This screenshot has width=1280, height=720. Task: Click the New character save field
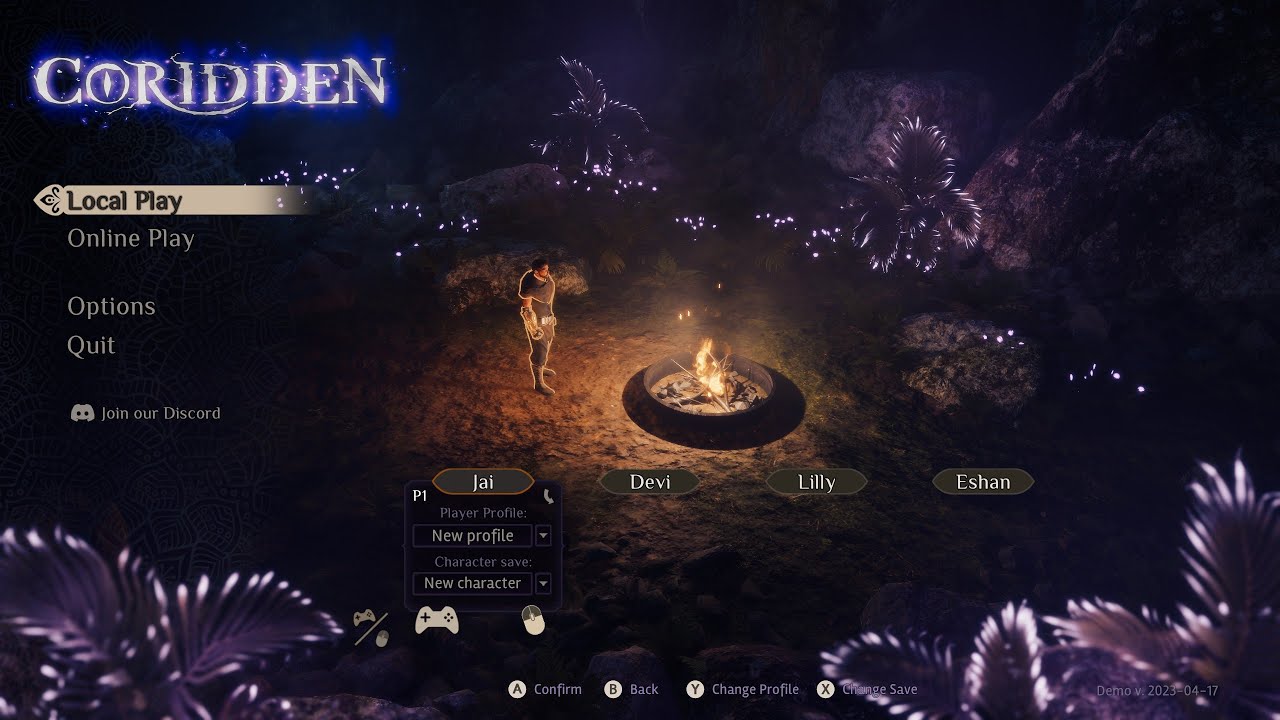472,583
